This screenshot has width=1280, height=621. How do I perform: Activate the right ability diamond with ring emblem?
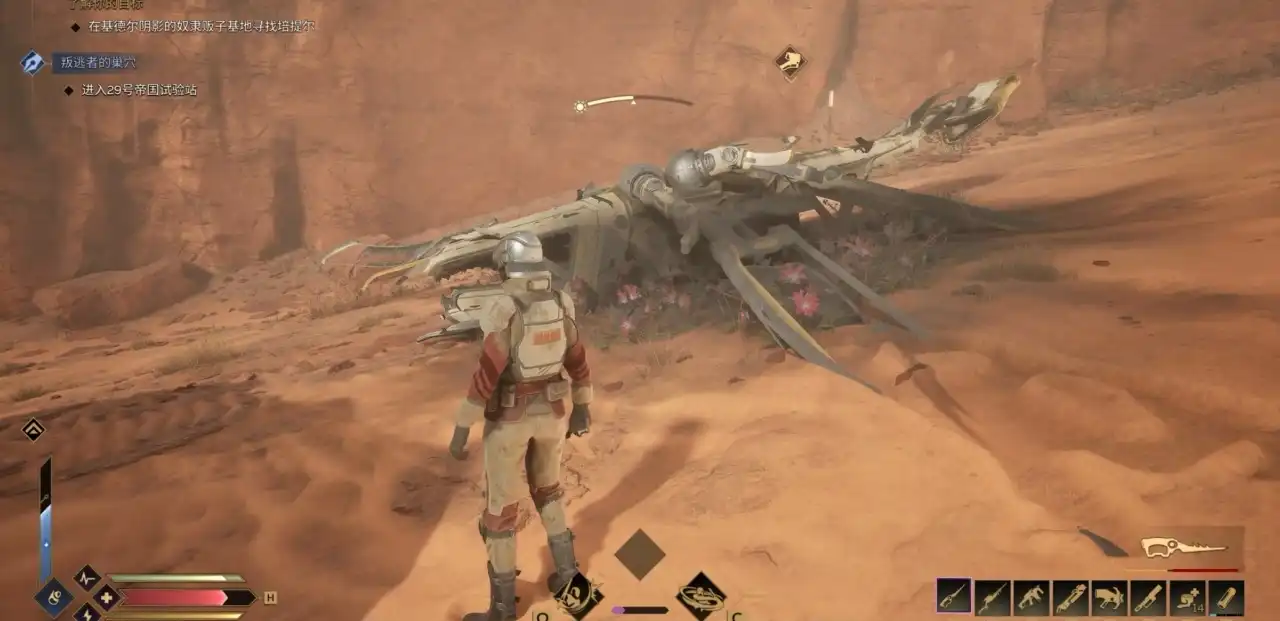[x=701, y=594]
